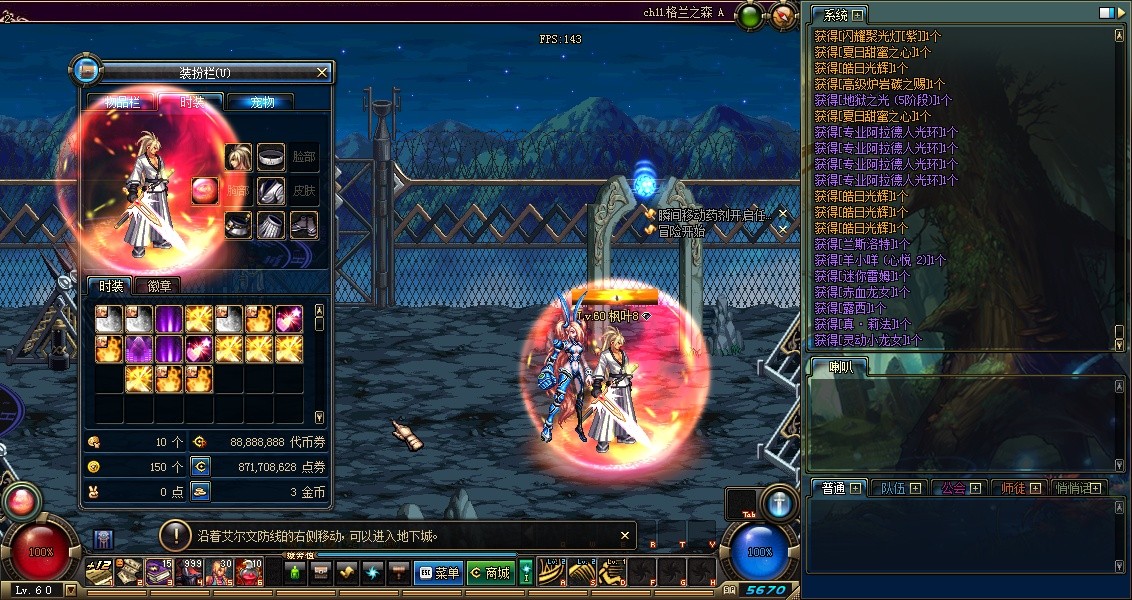The width and height of the screenshot is (1132, 600).
Task: Click the equipped red aura orb slot
Action: [207, 191]
